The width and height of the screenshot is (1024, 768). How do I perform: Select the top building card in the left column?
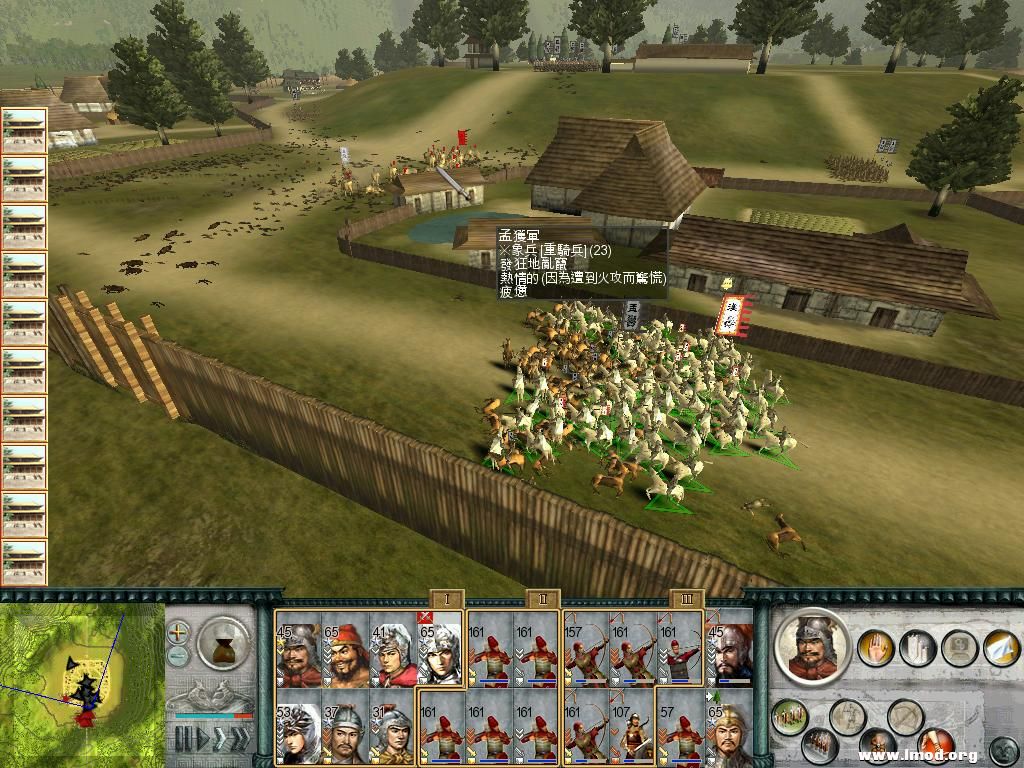pyautogui.click(x=24, y=131)
